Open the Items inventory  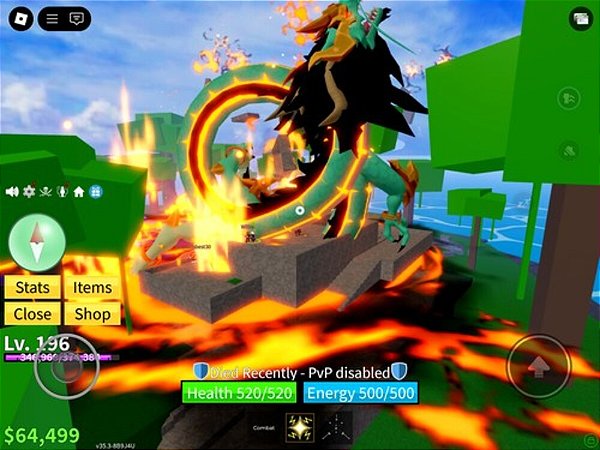[x=93, y=288]
